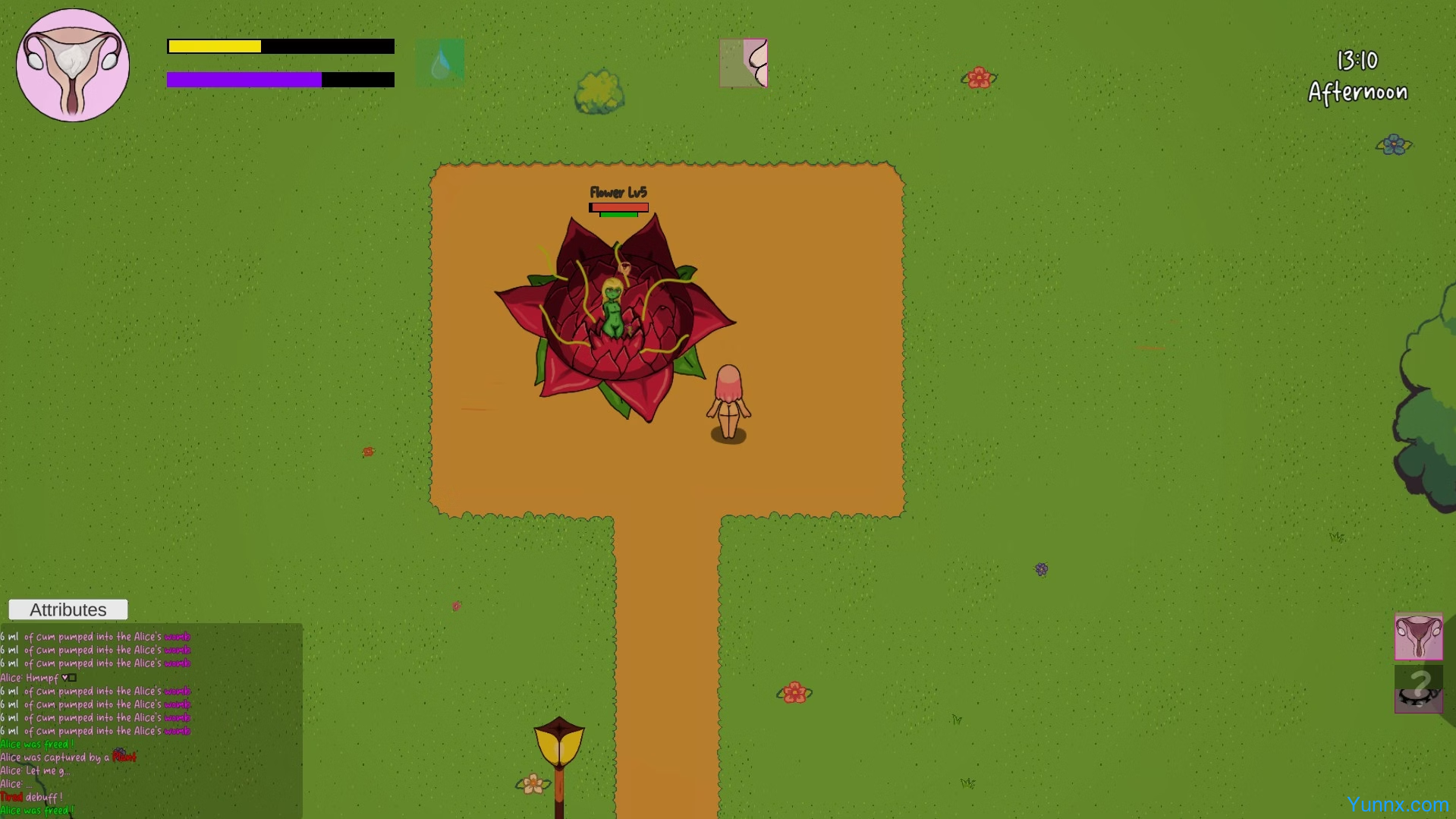Click the round pink anatomy status portrait
1456x819 pixels.
tap(73, 65)
